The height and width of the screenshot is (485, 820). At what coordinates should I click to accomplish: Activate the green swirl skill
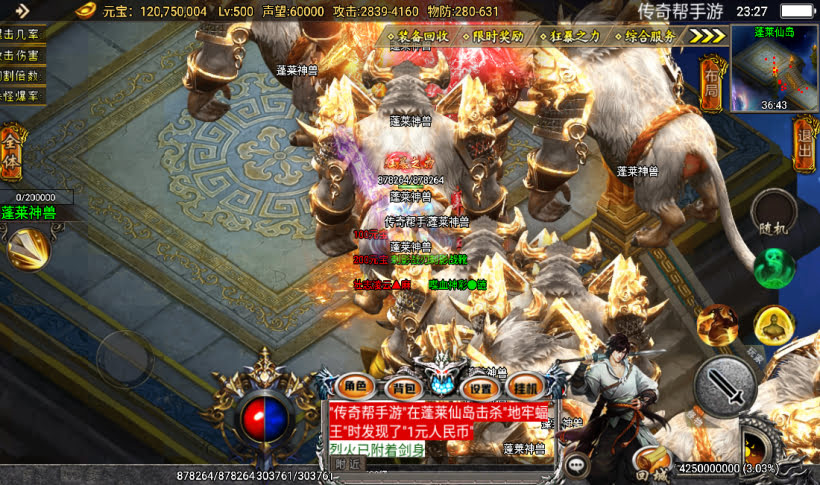pos(774,268)
